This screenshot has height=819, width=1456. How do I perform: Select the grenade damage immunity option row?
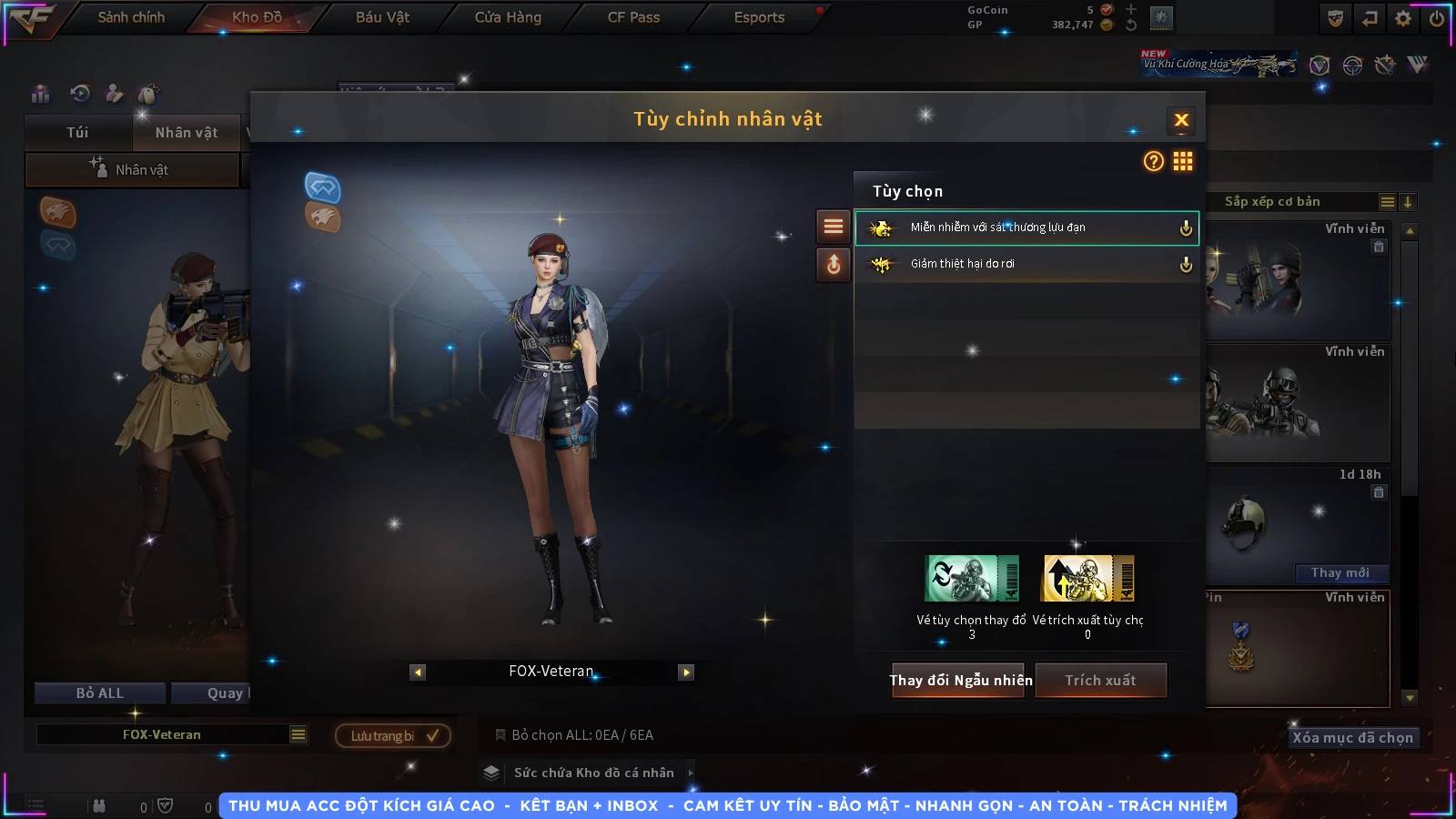tap(1026, 227)
